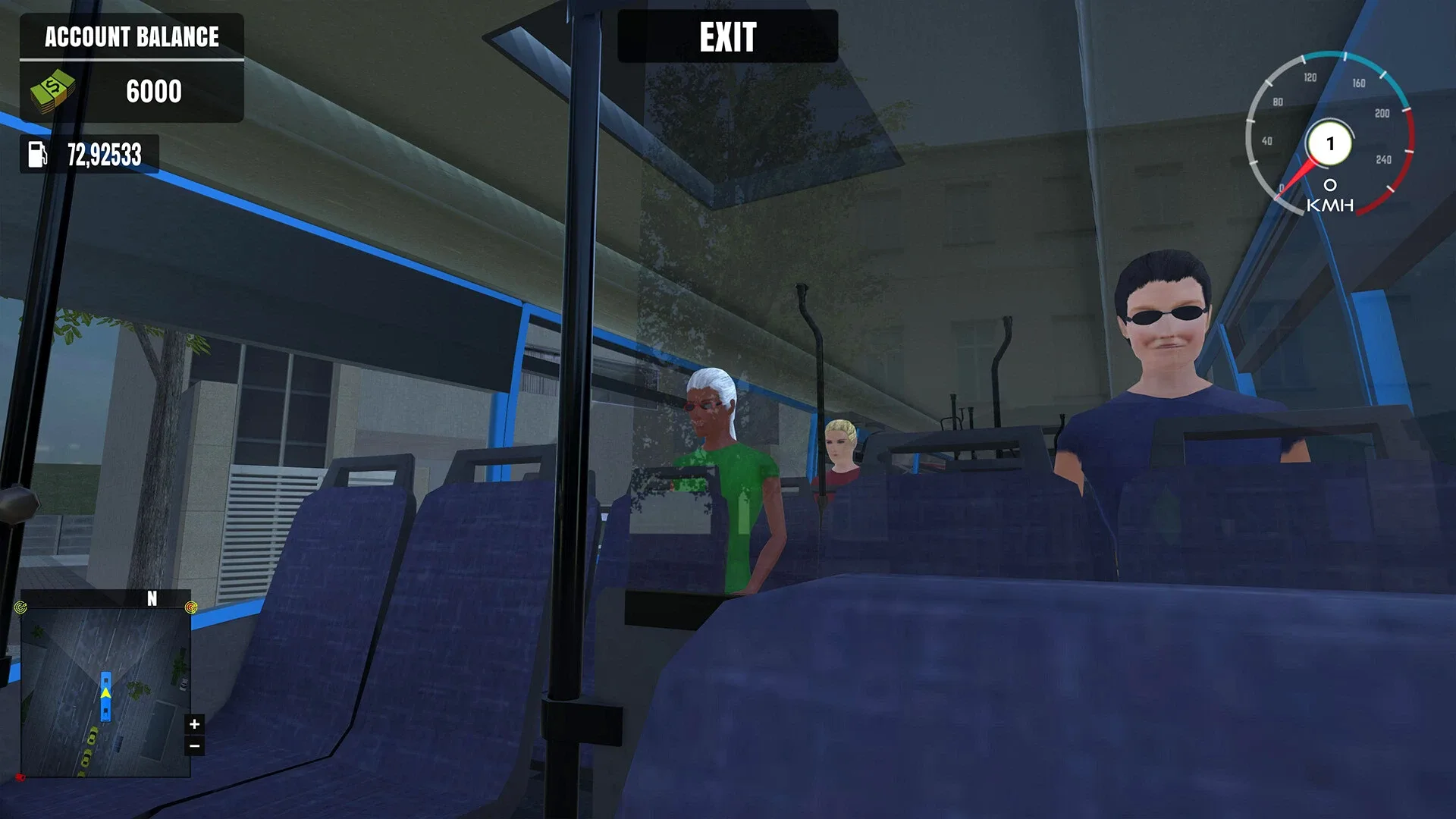Screen dimensions: 1456x819
Task: Click the ACCOUNT BALANCE header text
Action: tap(132, 37)
